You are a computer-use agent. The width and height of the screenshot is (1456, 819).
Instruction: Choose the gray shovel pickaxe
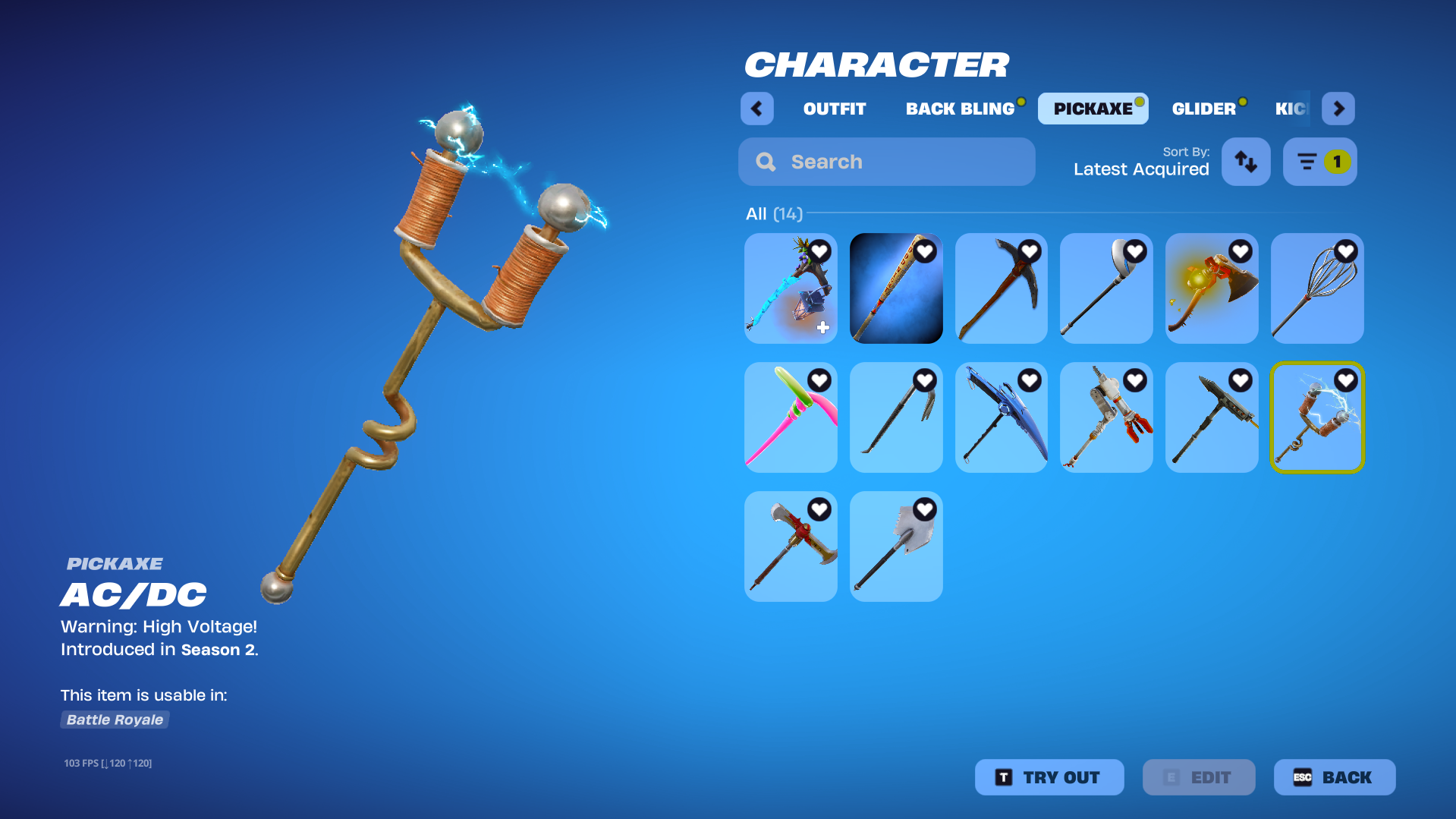pos(896,547)
